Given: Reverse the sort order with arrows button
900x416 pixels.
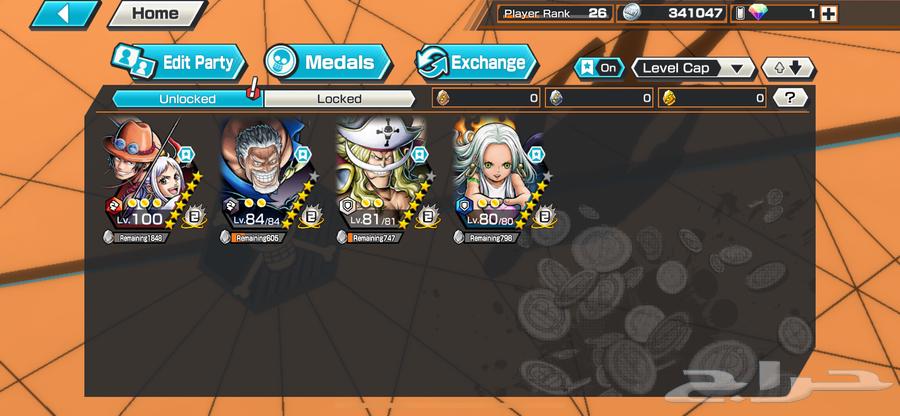Looking at the screenshot, I should pos(788,68).
